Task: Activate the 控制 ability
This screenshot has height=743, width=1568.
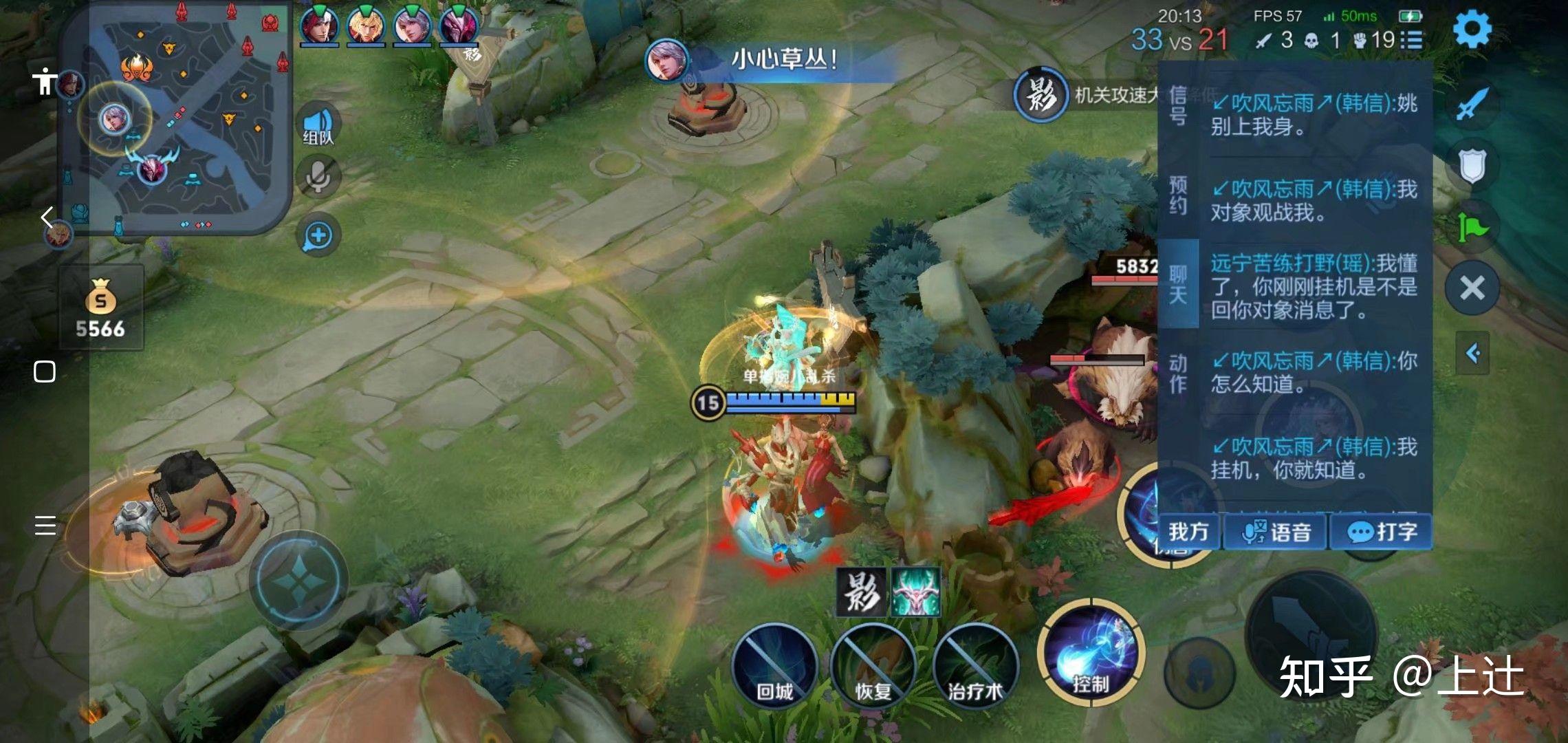Action: [1091, 652]
